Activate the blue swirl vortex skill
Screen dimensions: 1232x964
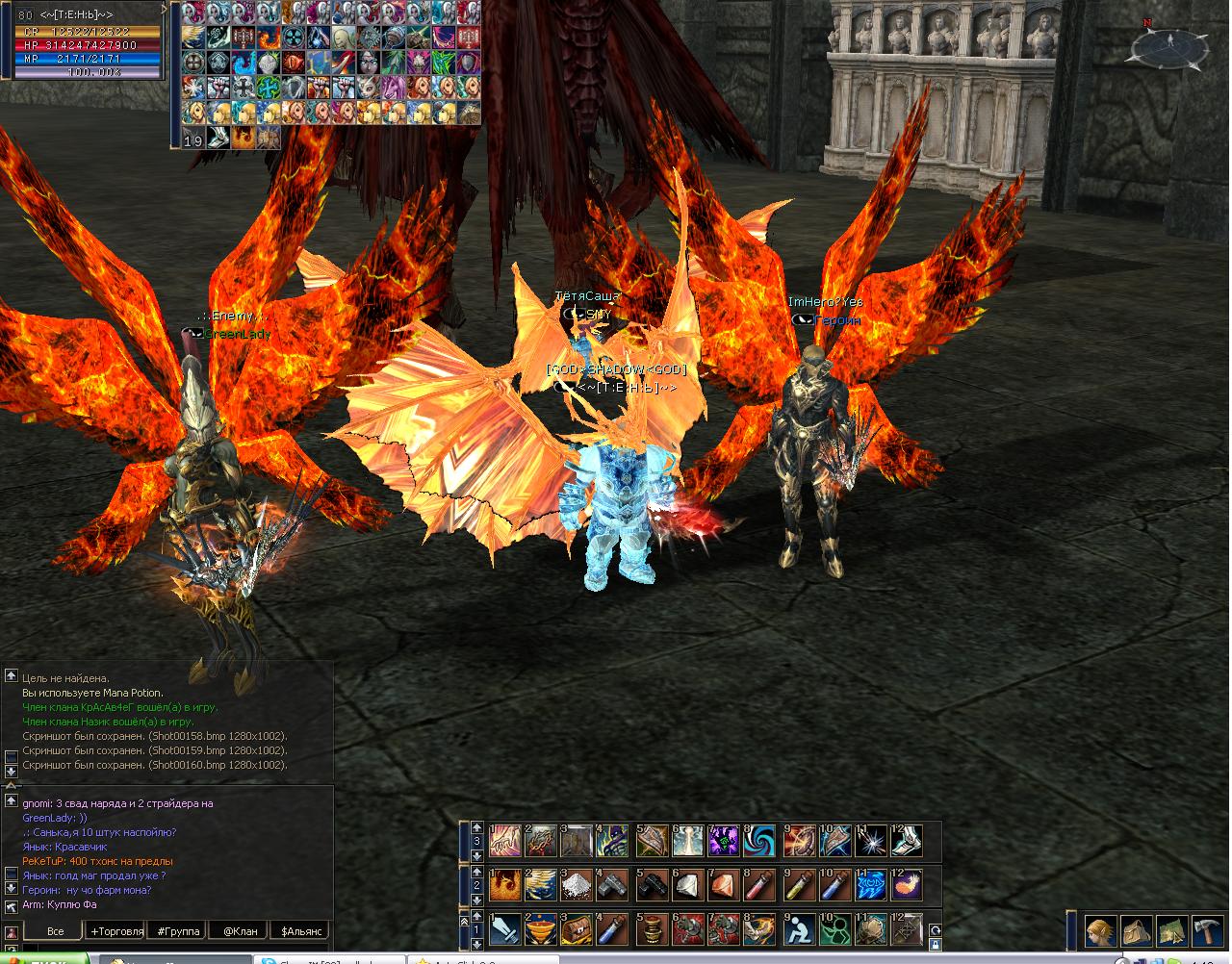[759, 840]
